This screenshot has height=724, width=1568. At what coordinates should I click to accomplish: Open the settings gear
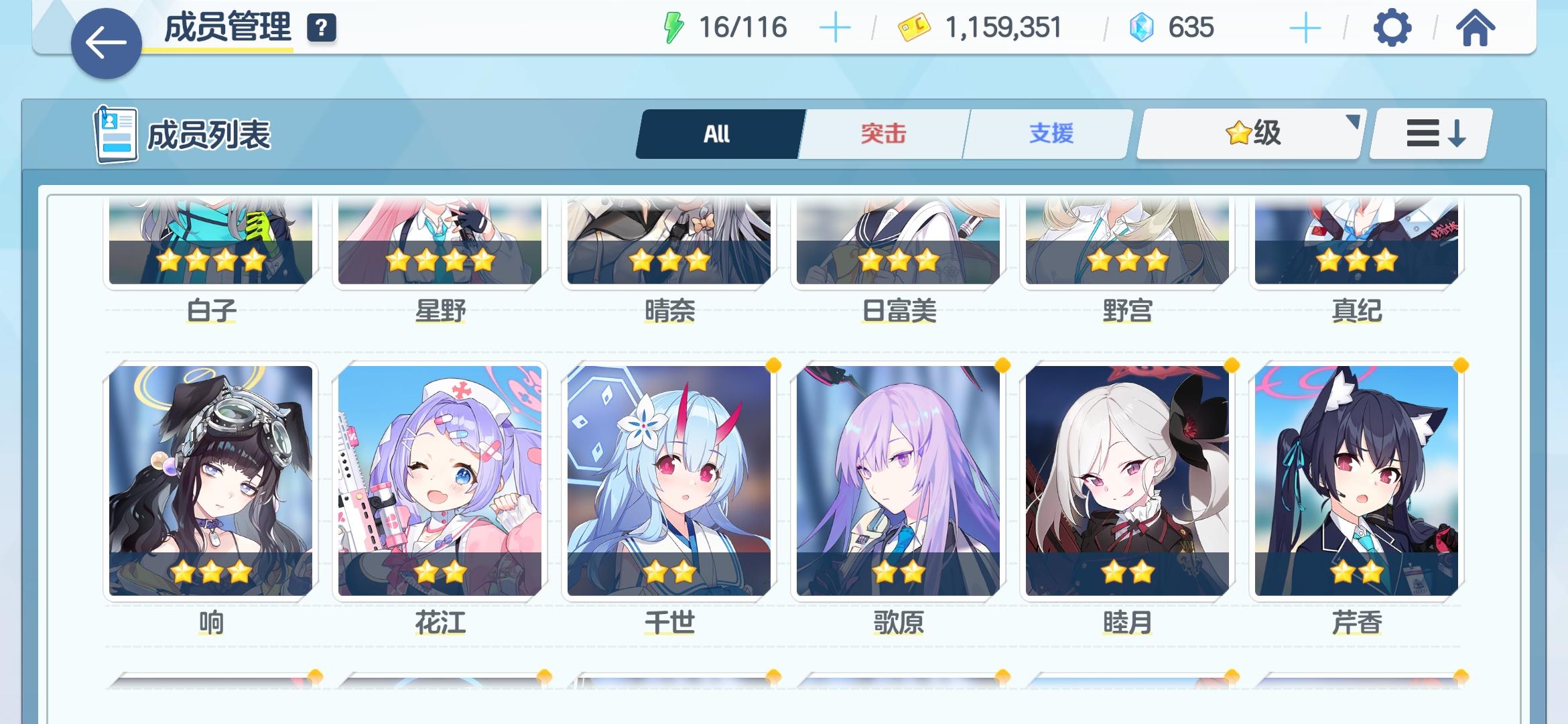1393,27
